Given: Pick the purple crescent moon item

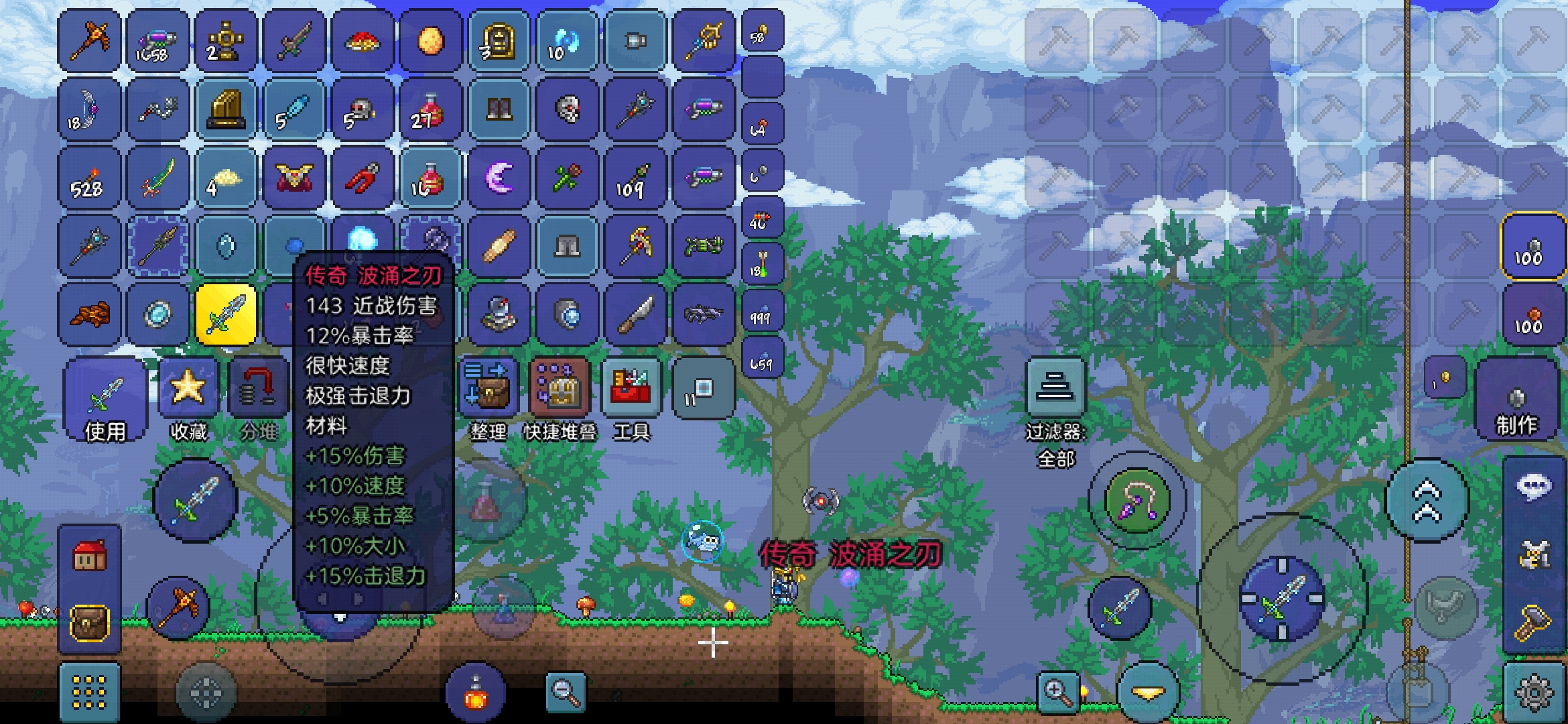Looking at the screenshot, I should [499, 178].
